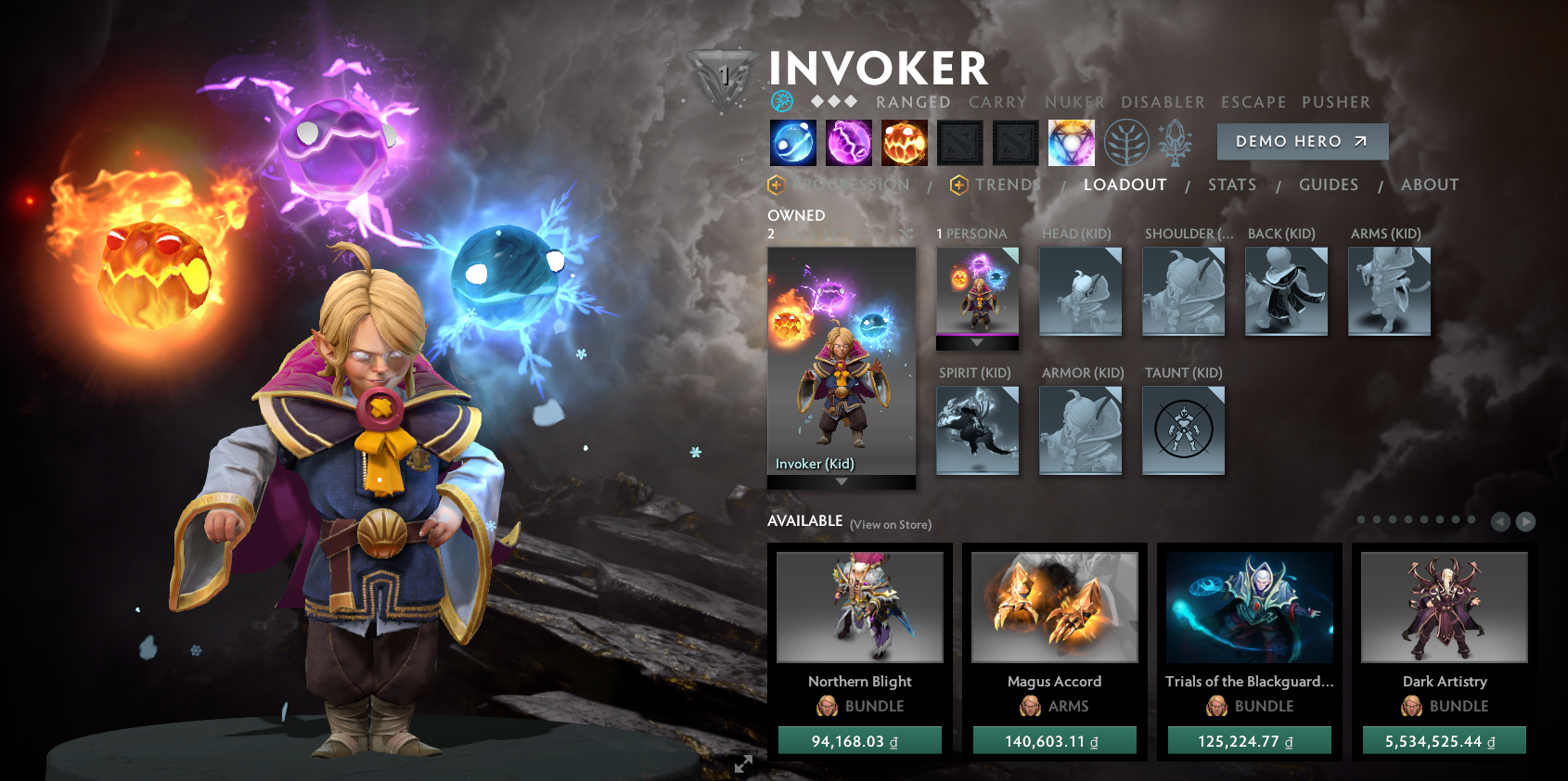Click the DEMO HERO button
The height and width of the screenshot is (781, 1568).
click(1302, 142)
